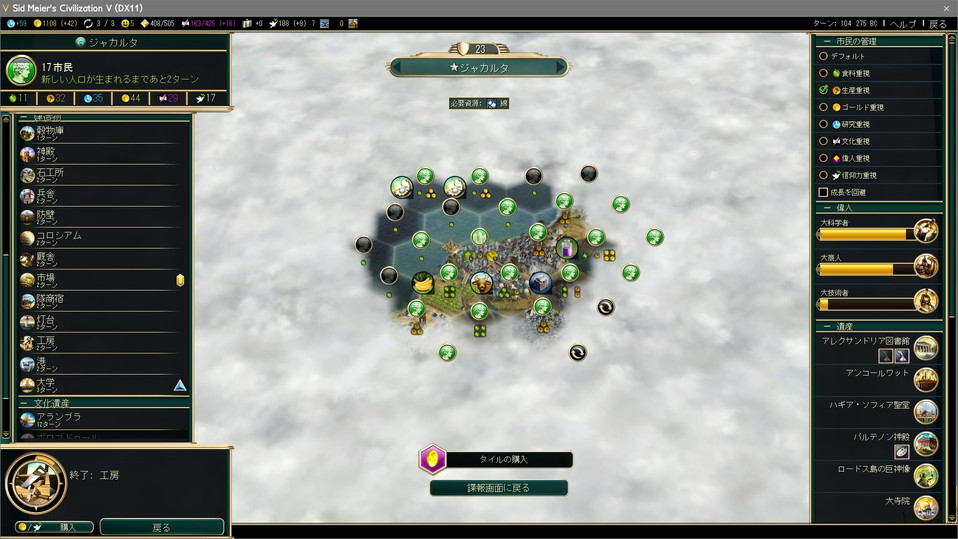Select 文化重視 citizen focus
Screen dimensions: 958x539
coord(824,141)
